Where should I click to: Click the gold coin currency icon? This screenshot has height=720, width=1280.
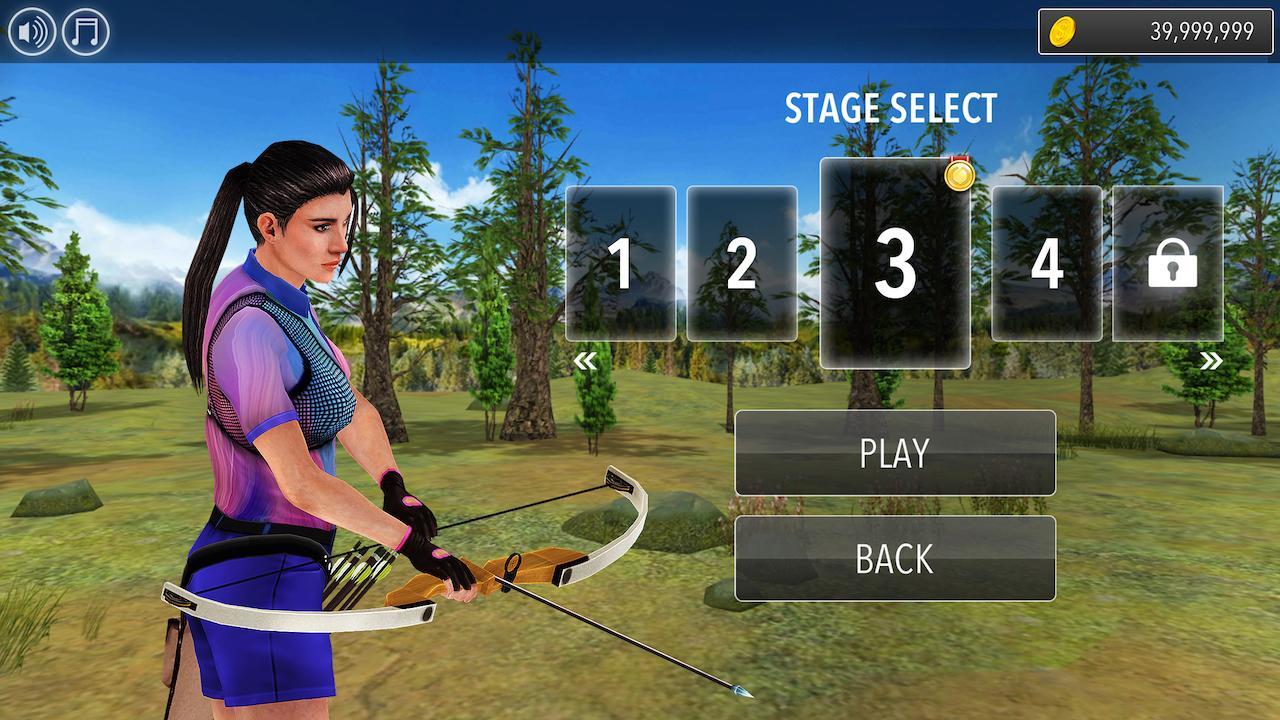tap(1064, 30)
